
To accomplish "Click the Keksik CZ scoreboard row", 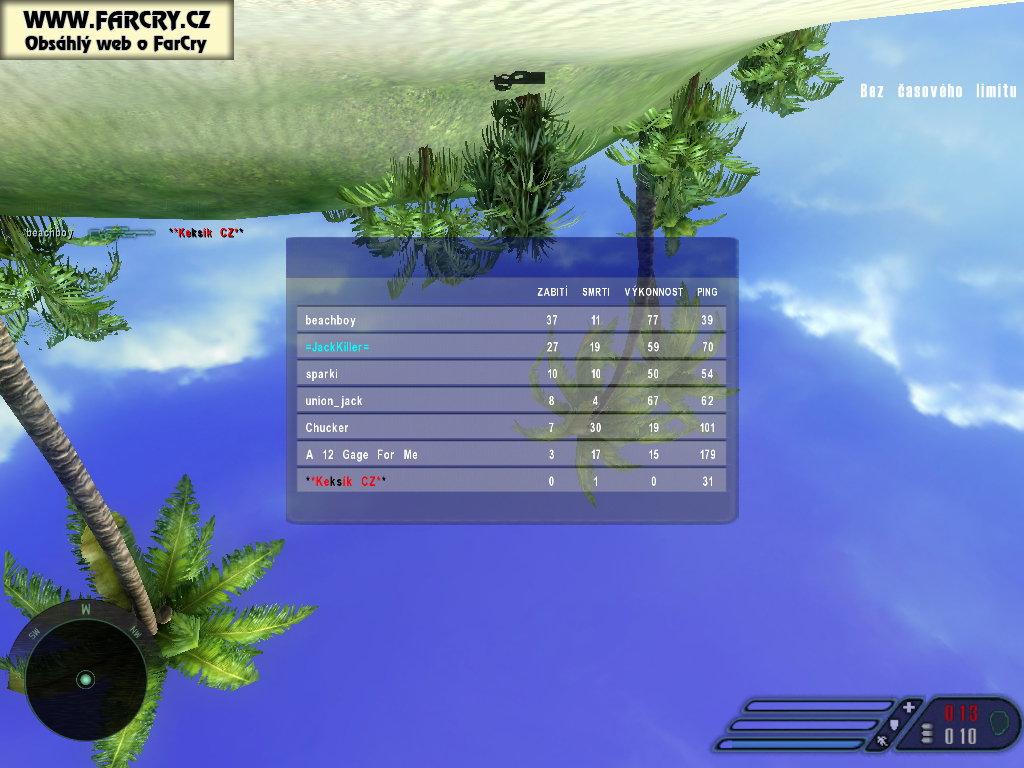I will 511,482.
